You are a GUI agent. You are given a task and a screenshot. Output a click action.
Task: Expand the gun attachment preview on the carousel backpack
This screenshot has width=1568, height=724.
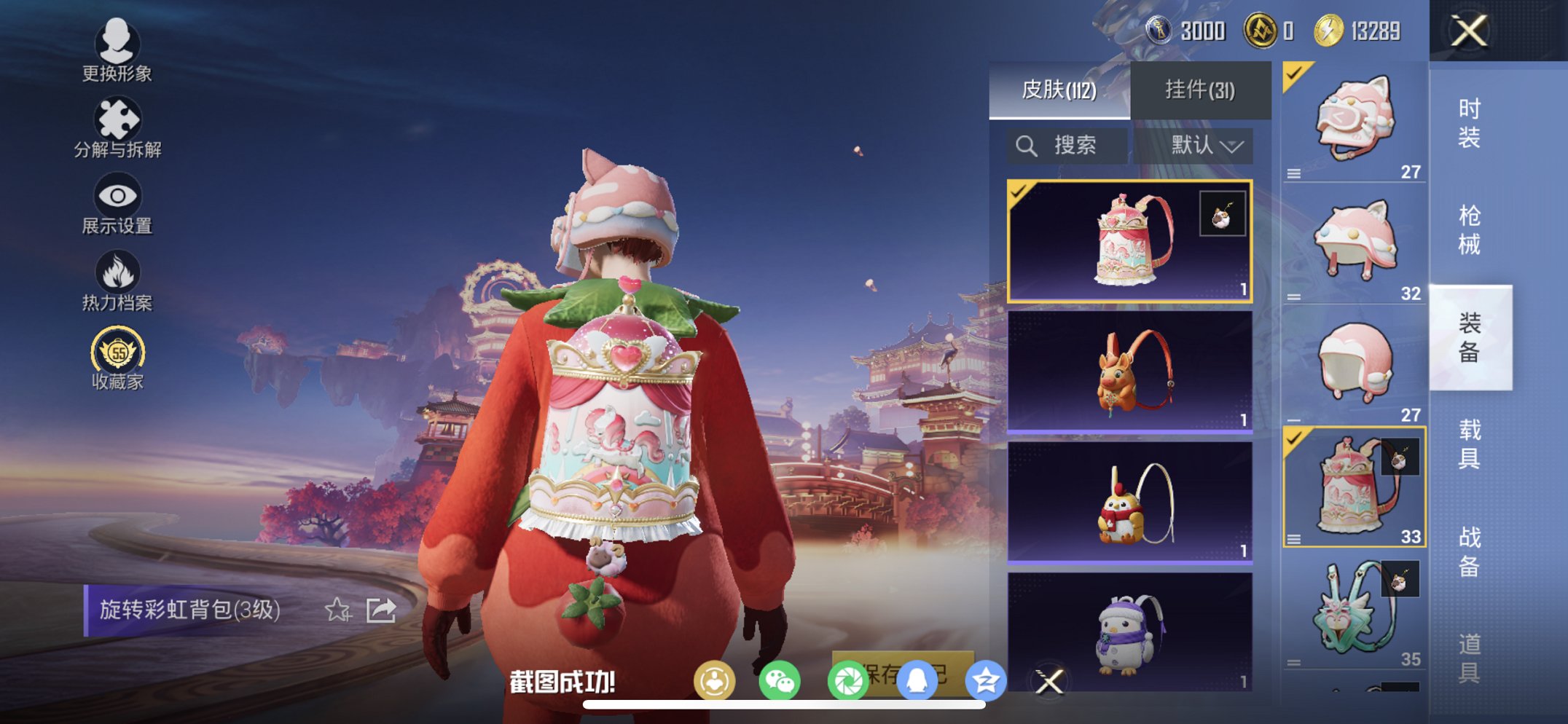click(1223, 213)
